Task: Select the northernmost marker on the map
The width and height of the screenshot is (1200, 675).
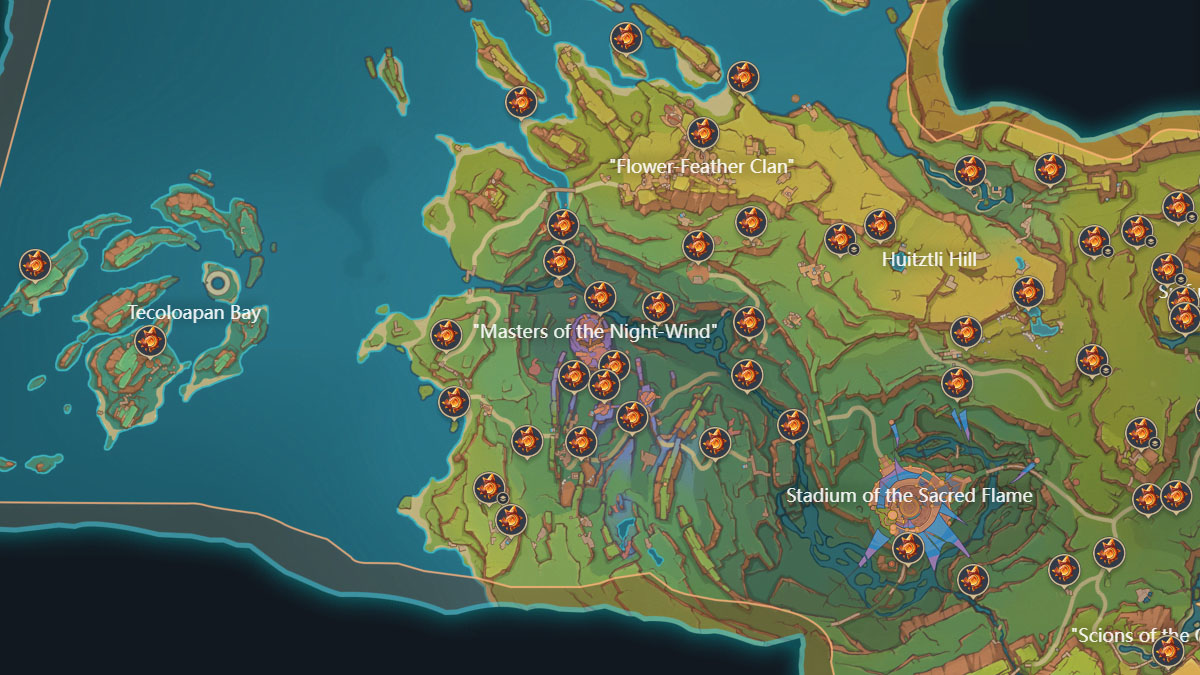Action: point(626,38)
